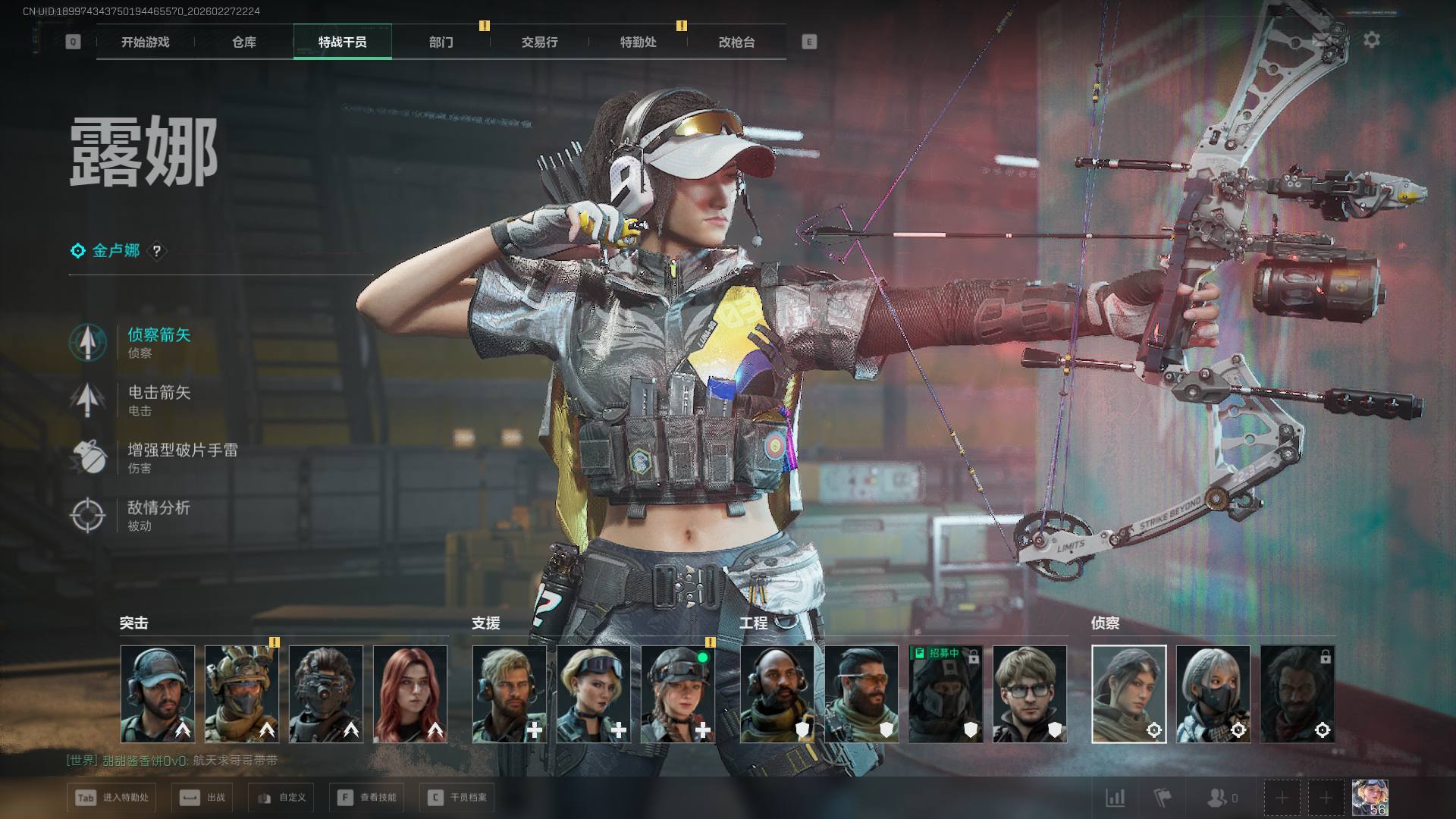Open the 仓库 tab
This screenshot has height=819, width=1456.
(x=243, y=42)
